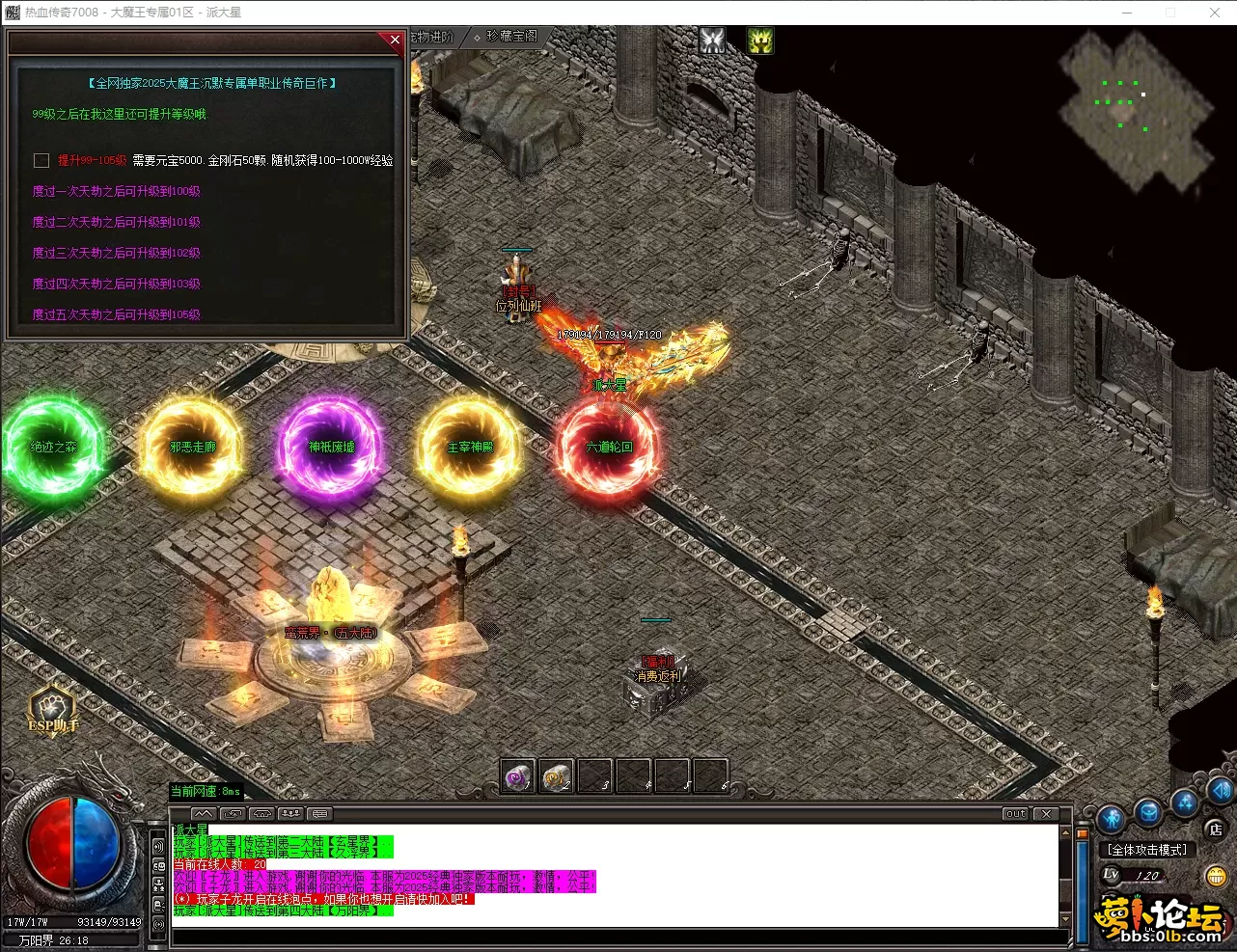
Task: Click the chat log scrollbar
Action: [1066, 876]
